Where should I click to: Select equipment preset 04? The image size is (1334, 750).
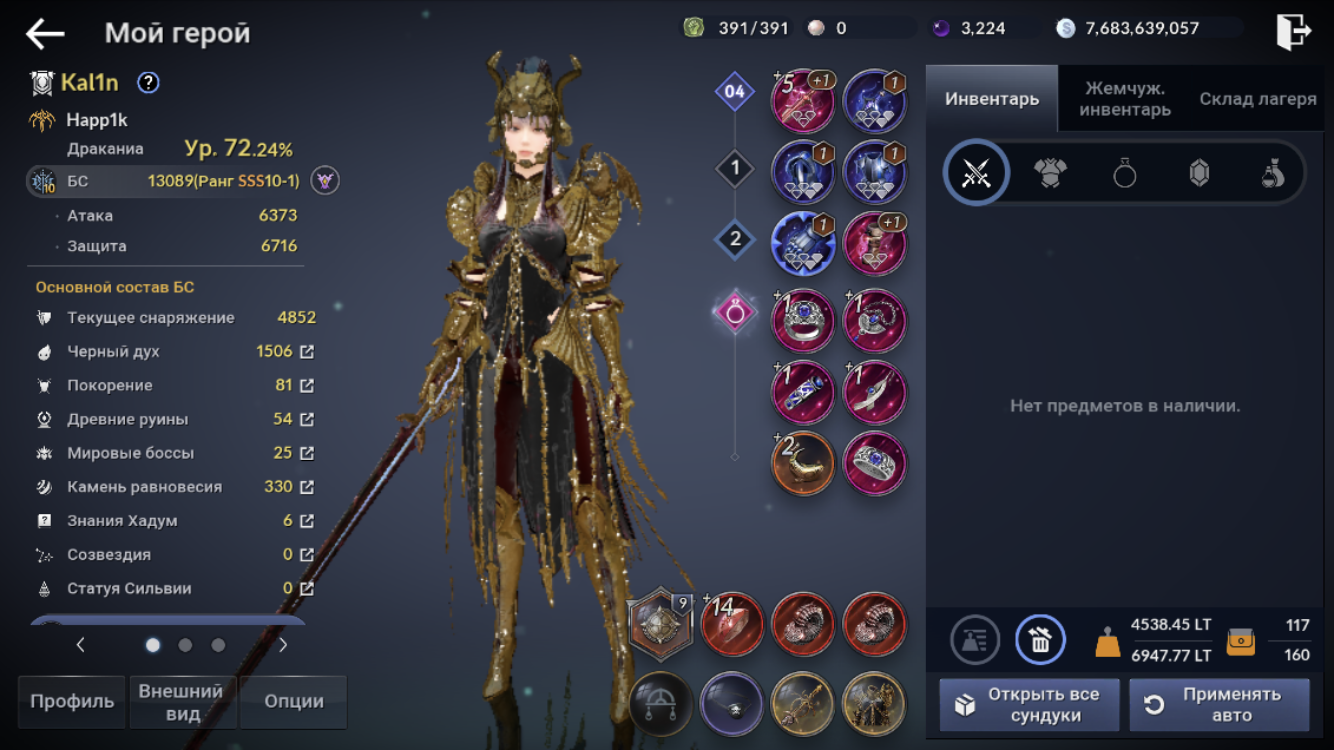coord(735,93)
